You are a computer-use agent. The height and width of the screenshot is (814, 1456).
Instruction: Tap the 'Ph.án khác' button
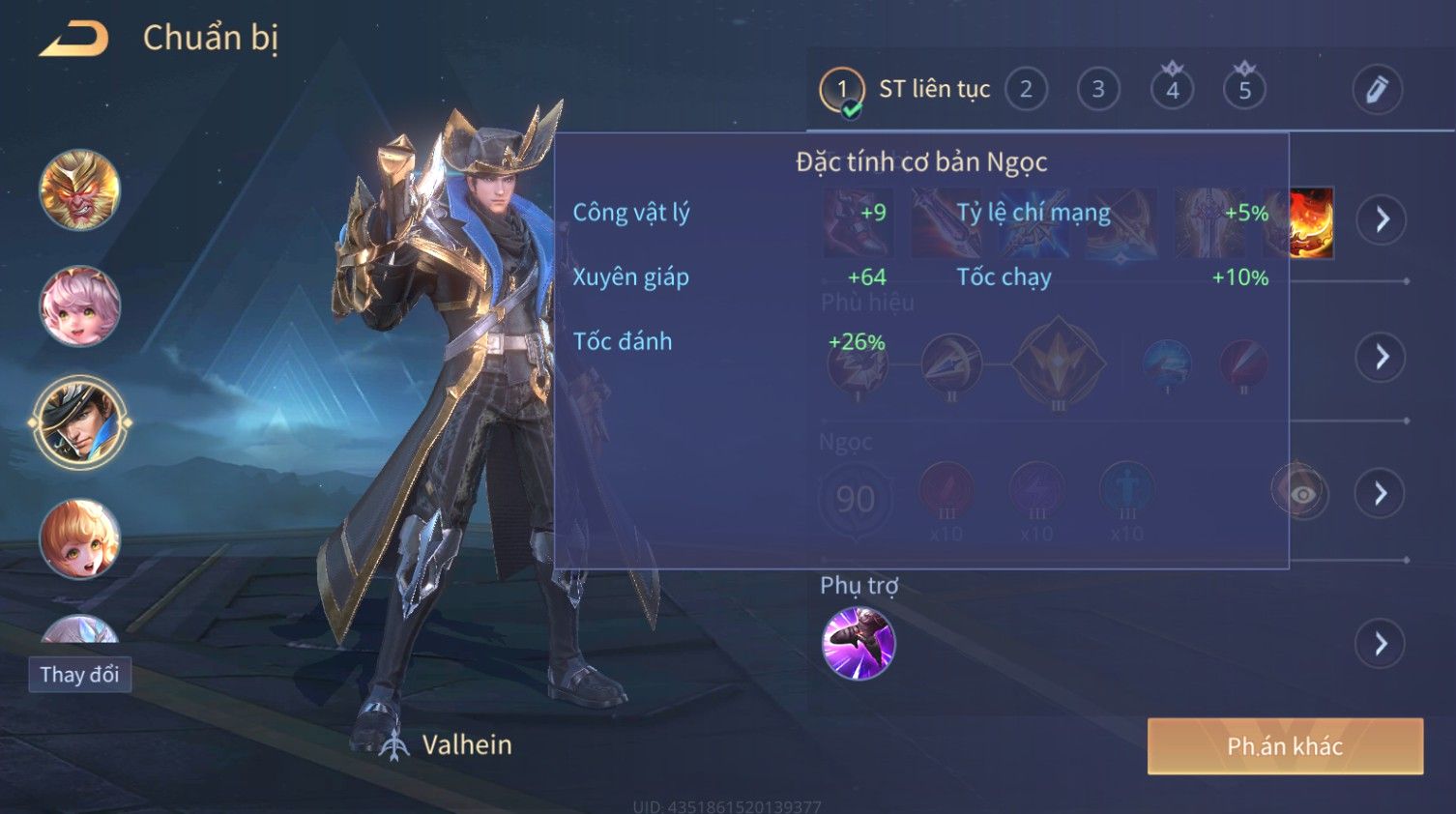click(1285, 746)
